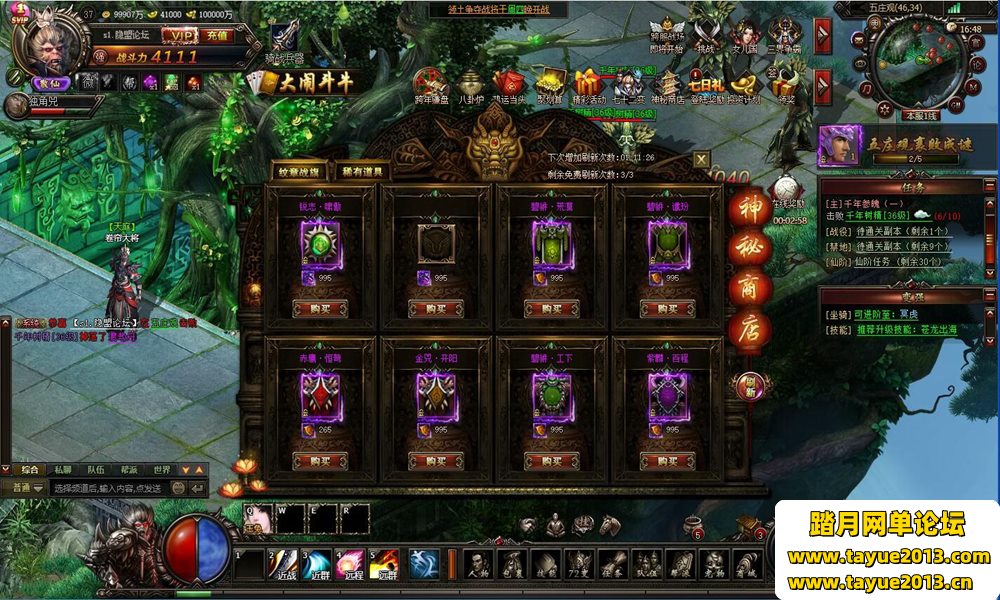Select the green gem emblem item icon
The image size is (1000, 600).
point(320,242)
